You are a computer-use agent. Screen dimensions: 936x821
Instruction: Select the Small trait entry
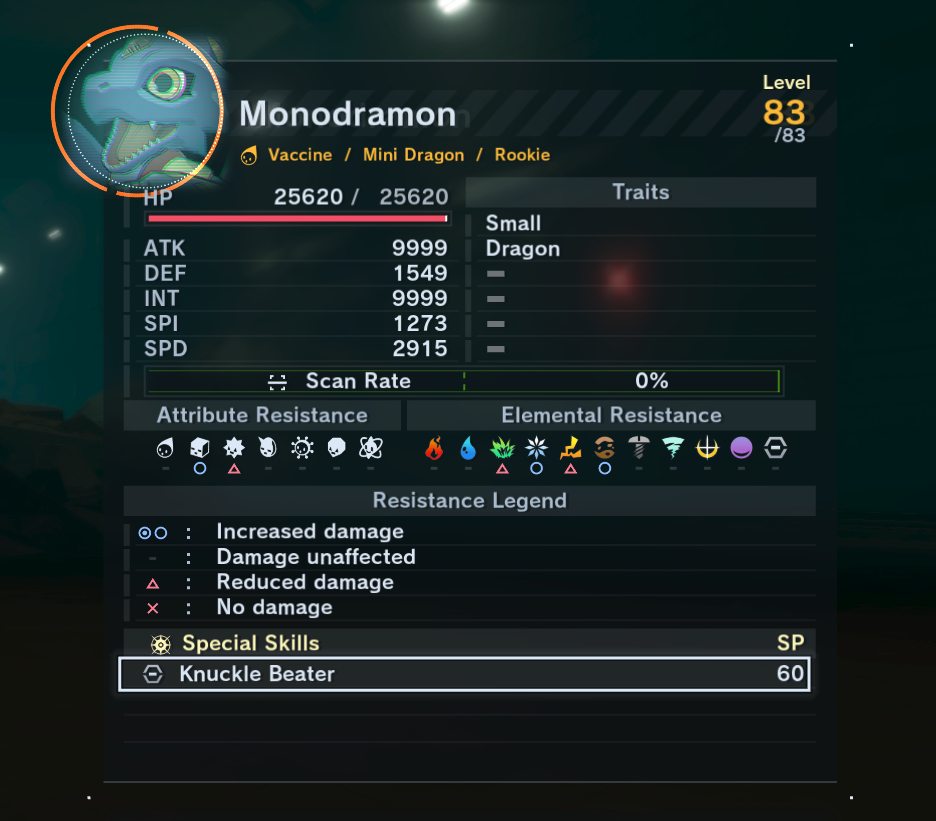[x=513, y=223]
